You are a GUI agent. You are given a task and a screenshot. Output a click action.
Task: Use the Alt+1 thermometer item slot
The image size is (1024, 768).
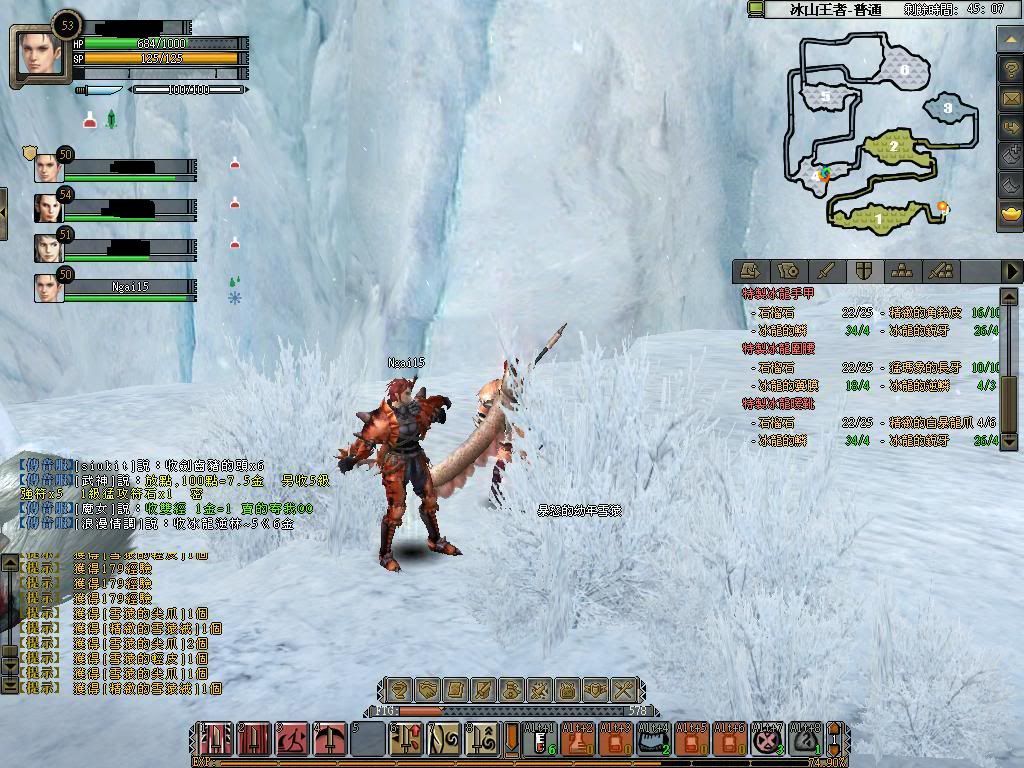pos(539,741)
